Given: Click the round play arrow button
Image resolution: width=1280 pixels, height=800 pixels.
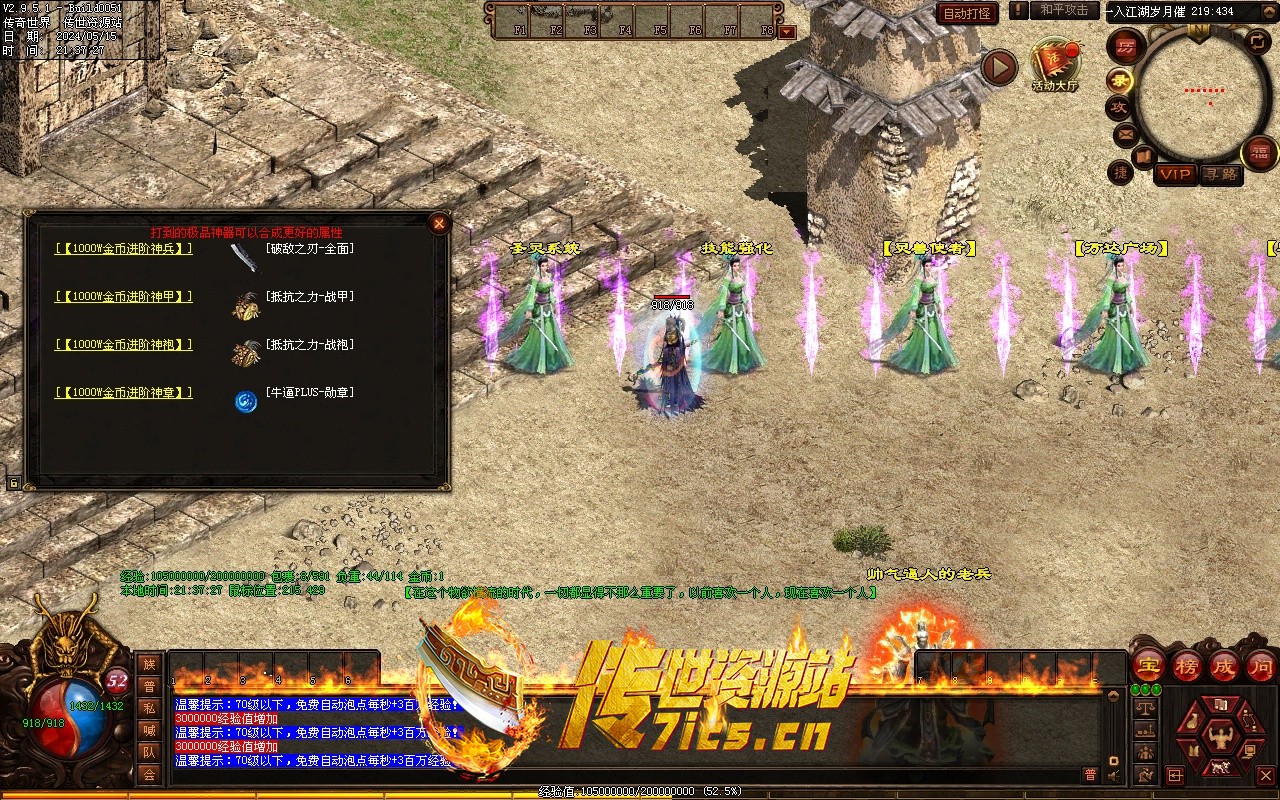Looking at the screenshot, I should pos(998,68).
